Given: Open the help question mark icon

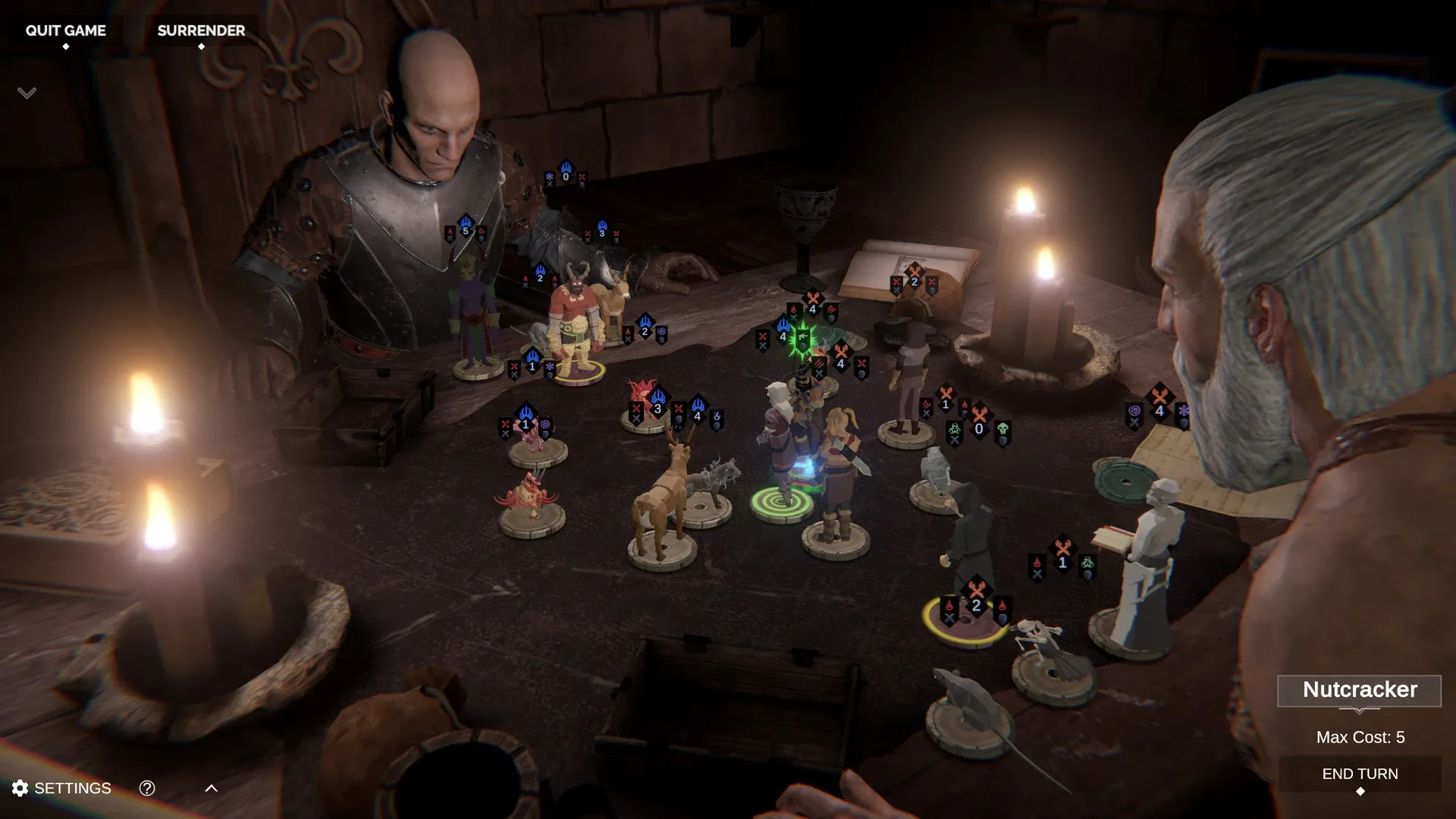Looking at the screenshot, I should (147, 788).
